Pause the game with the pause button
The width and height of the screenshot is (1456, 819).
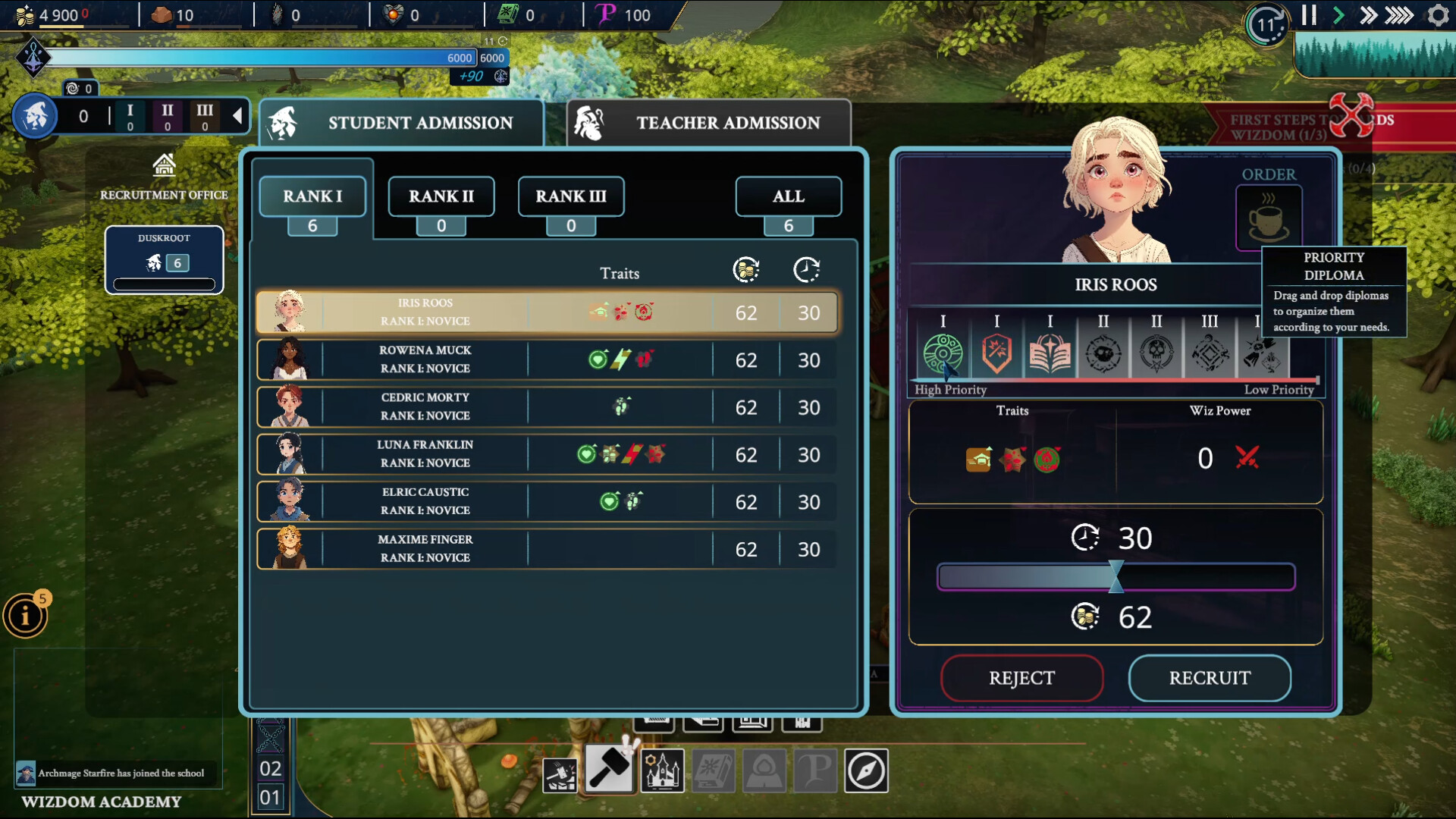tap(1309, 15)
